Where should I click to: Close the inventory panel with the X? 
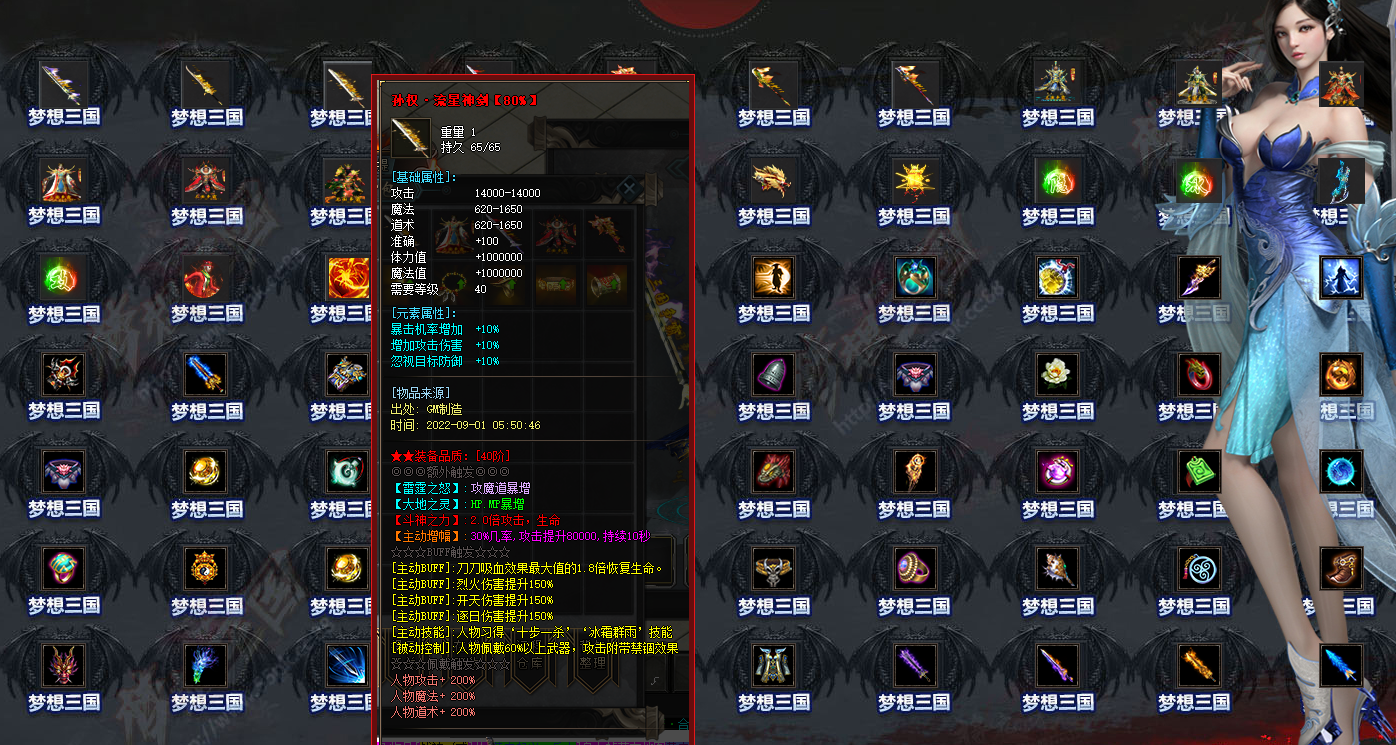pyautogui.click(x=628, y=187)
